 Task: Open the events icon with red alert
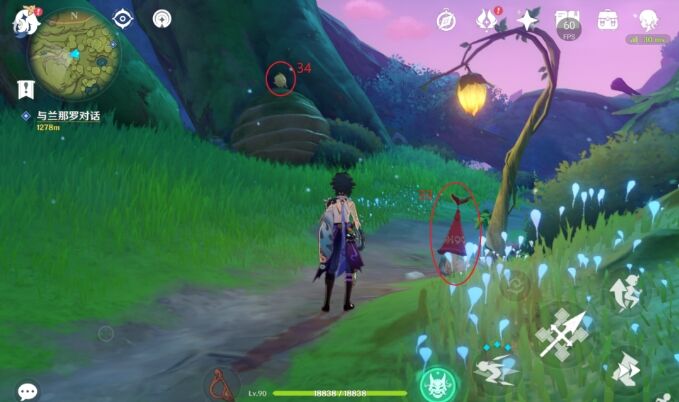(488, 19)
